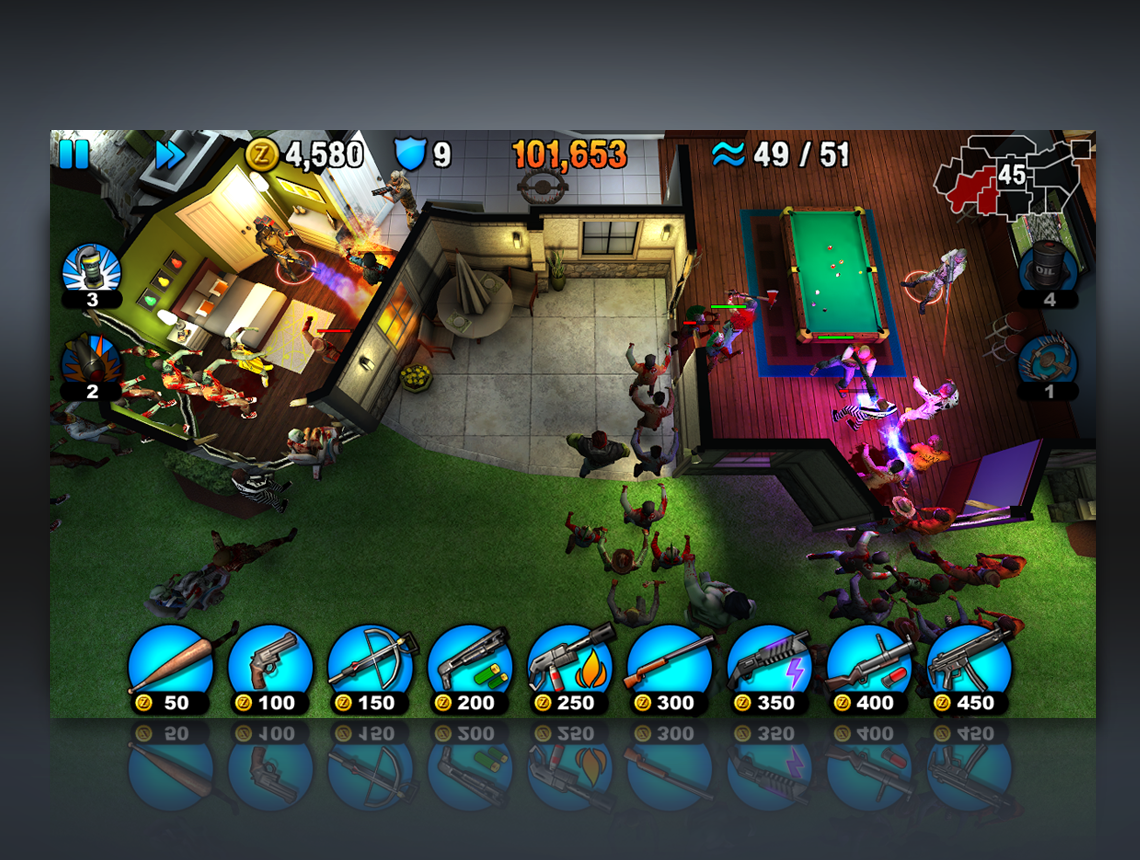The height and width of the screenshot is (860, 1140).
Task: Pause the game
Action: [x=74, y=155]
